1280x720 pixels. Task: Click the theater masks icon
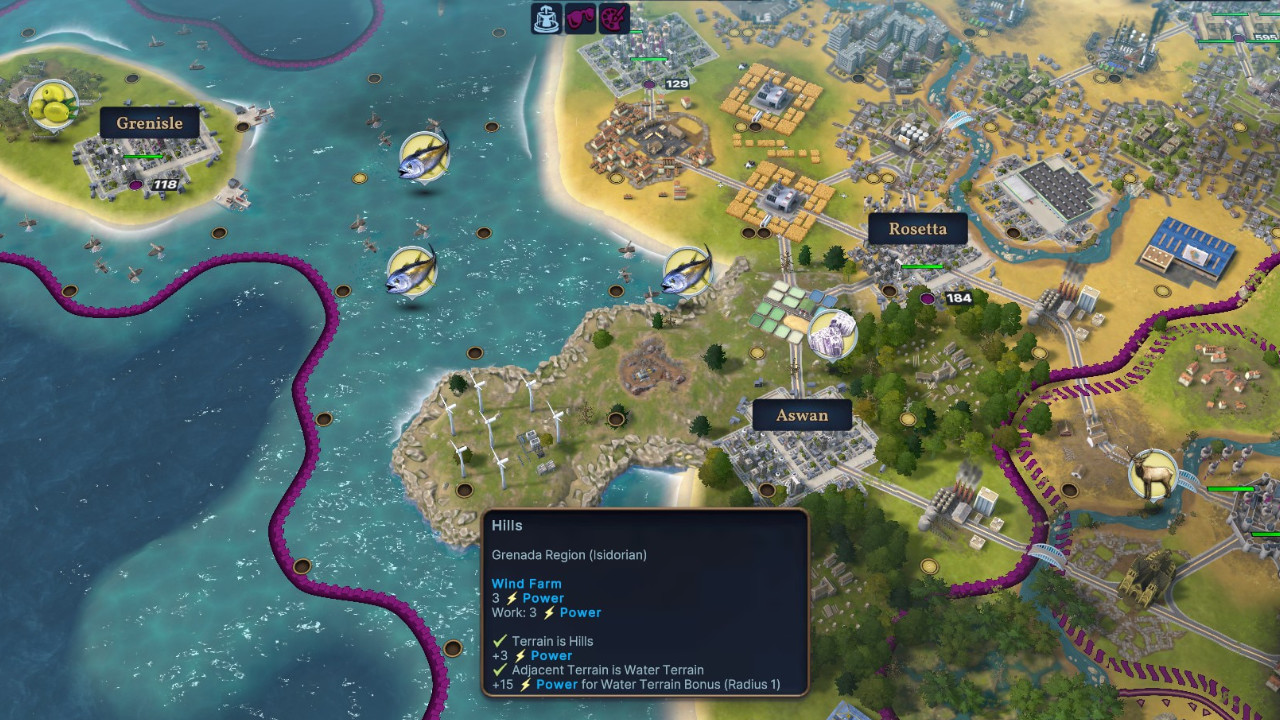[580, 18]
